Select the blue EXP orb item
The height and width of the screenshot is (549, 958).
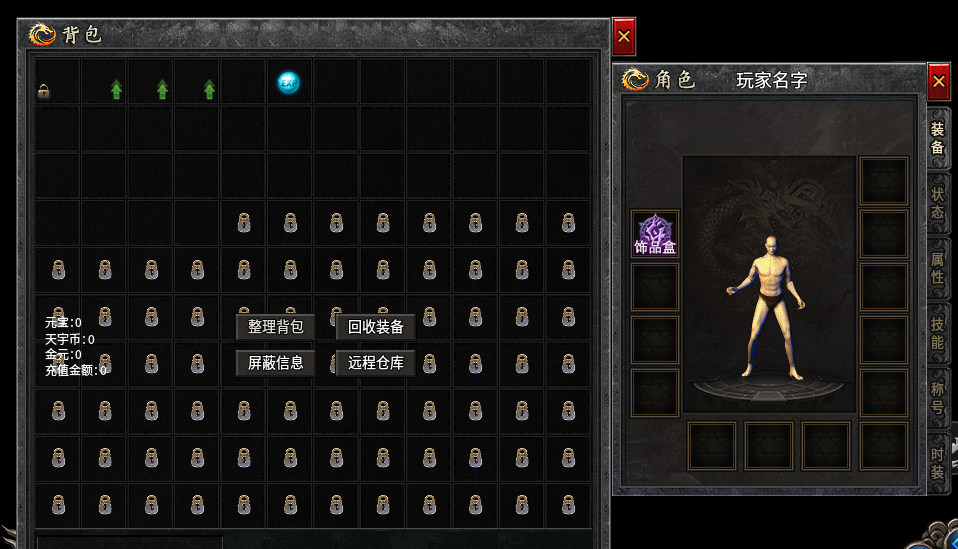[288, 83]
